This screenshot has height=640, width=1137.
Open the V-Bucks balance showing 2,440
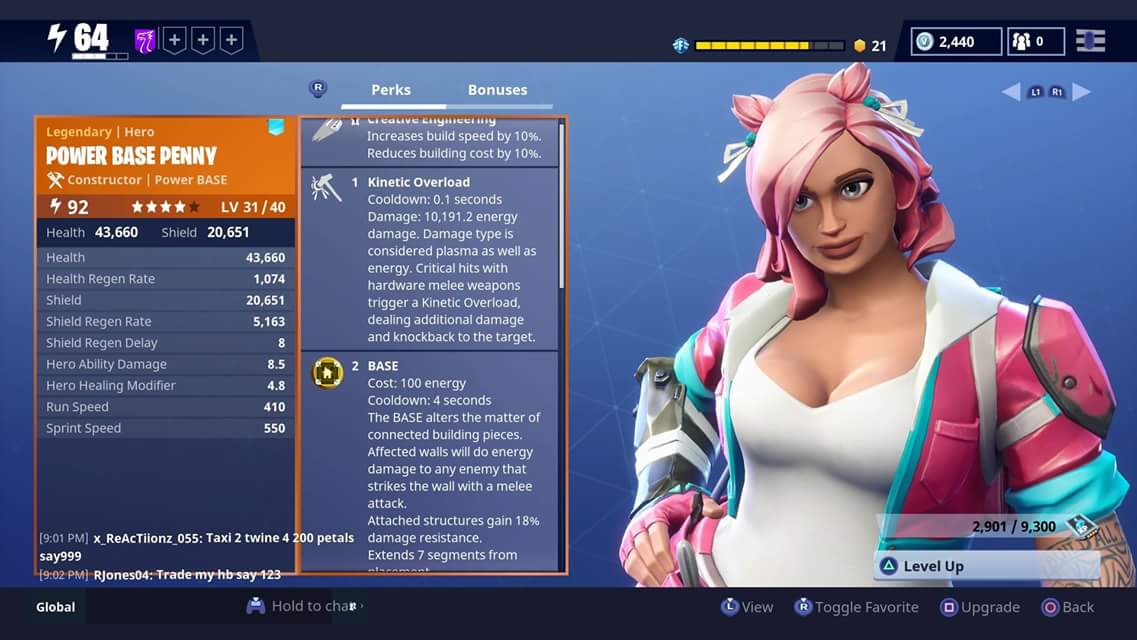[x=957, y=41]
